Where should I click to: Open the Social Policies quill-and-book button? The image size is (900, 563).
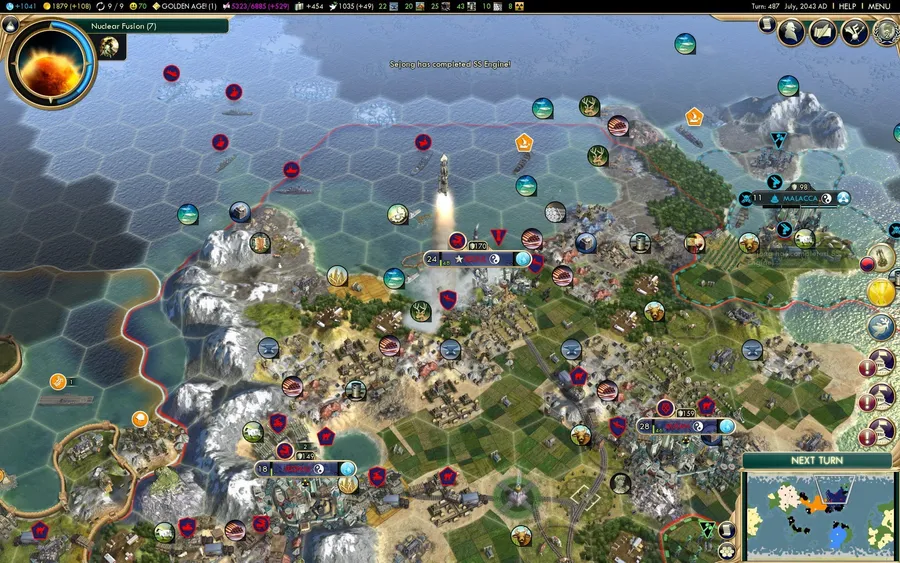[823, 32]
